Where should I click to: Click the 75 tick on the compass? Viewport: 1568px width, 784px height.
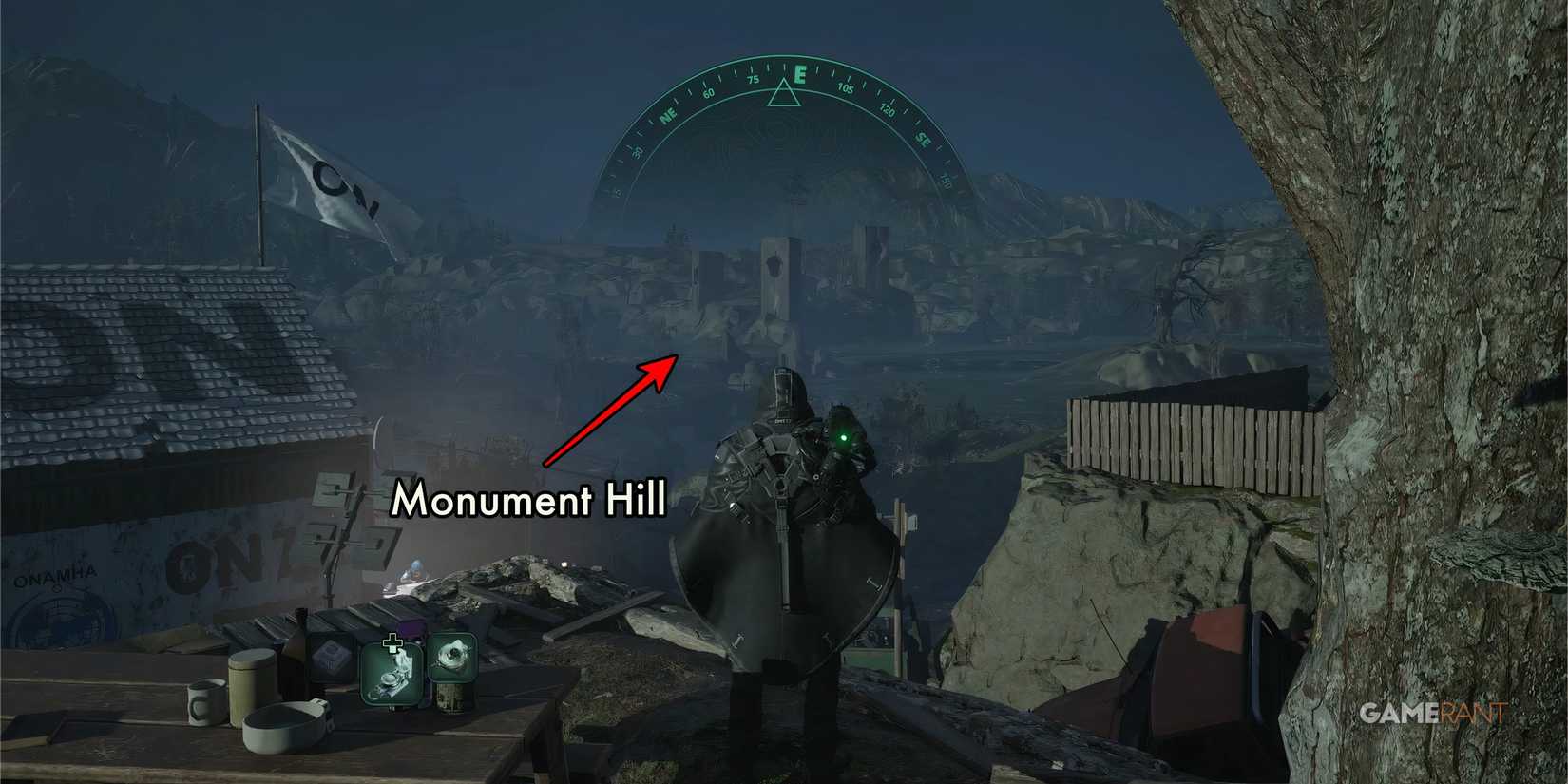pos(753,79)
